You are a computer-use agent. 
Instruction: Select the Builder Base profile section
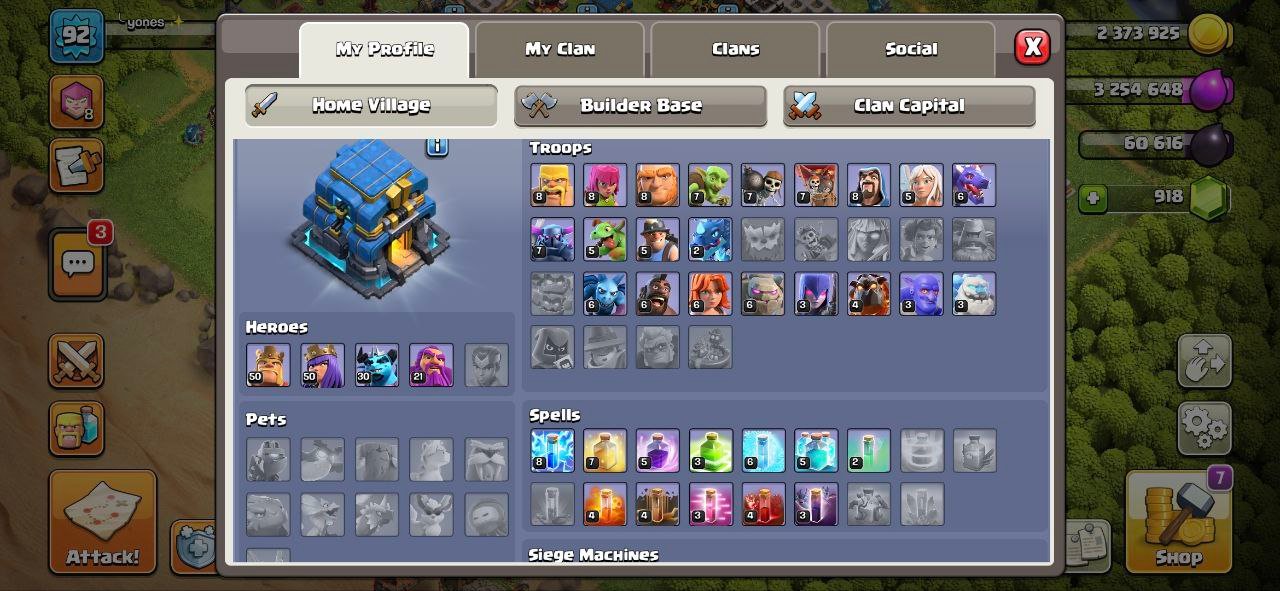(x=640, y=106)
